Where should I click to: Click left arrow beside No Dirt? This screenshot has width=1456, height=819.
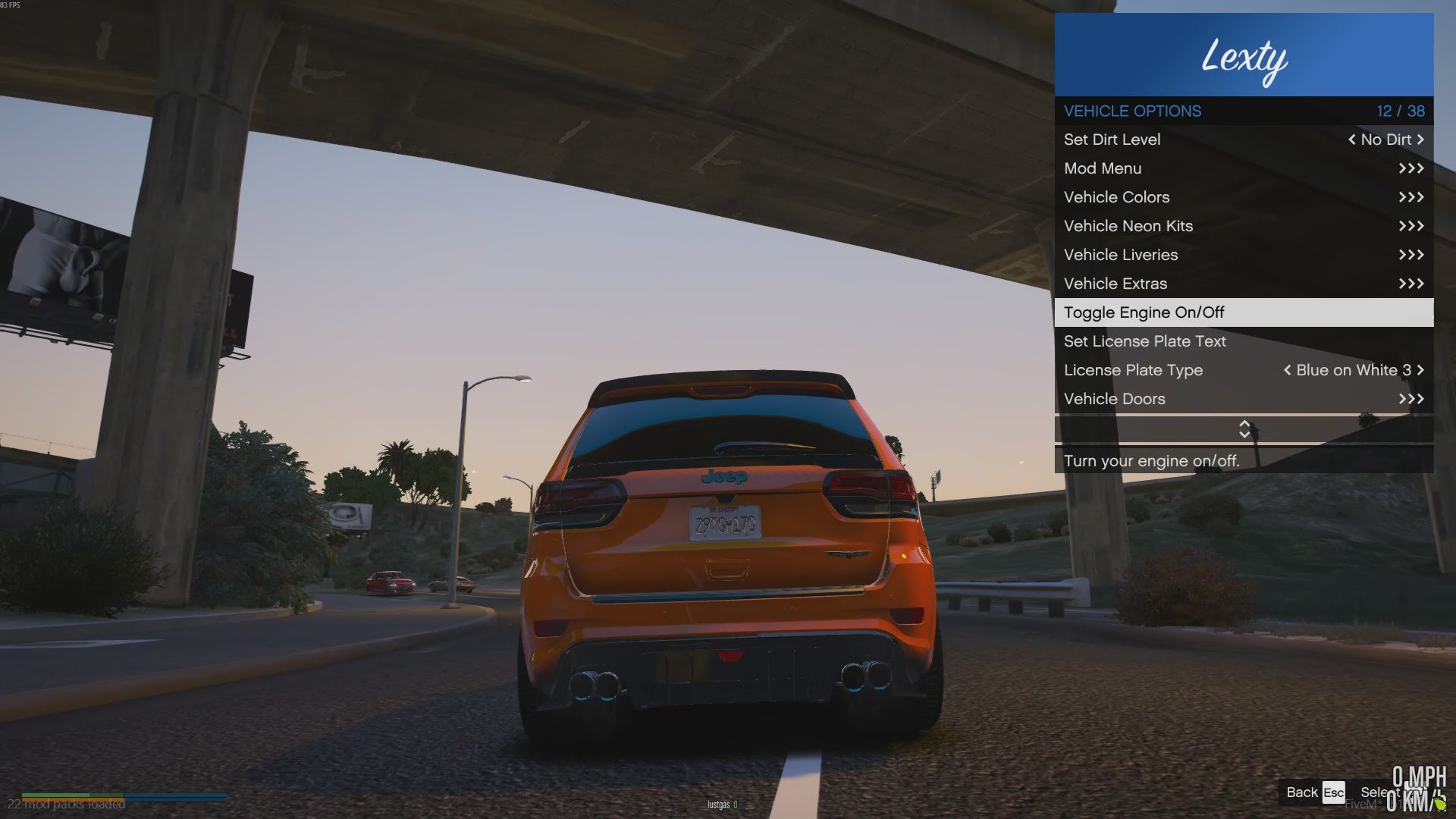1351,140
